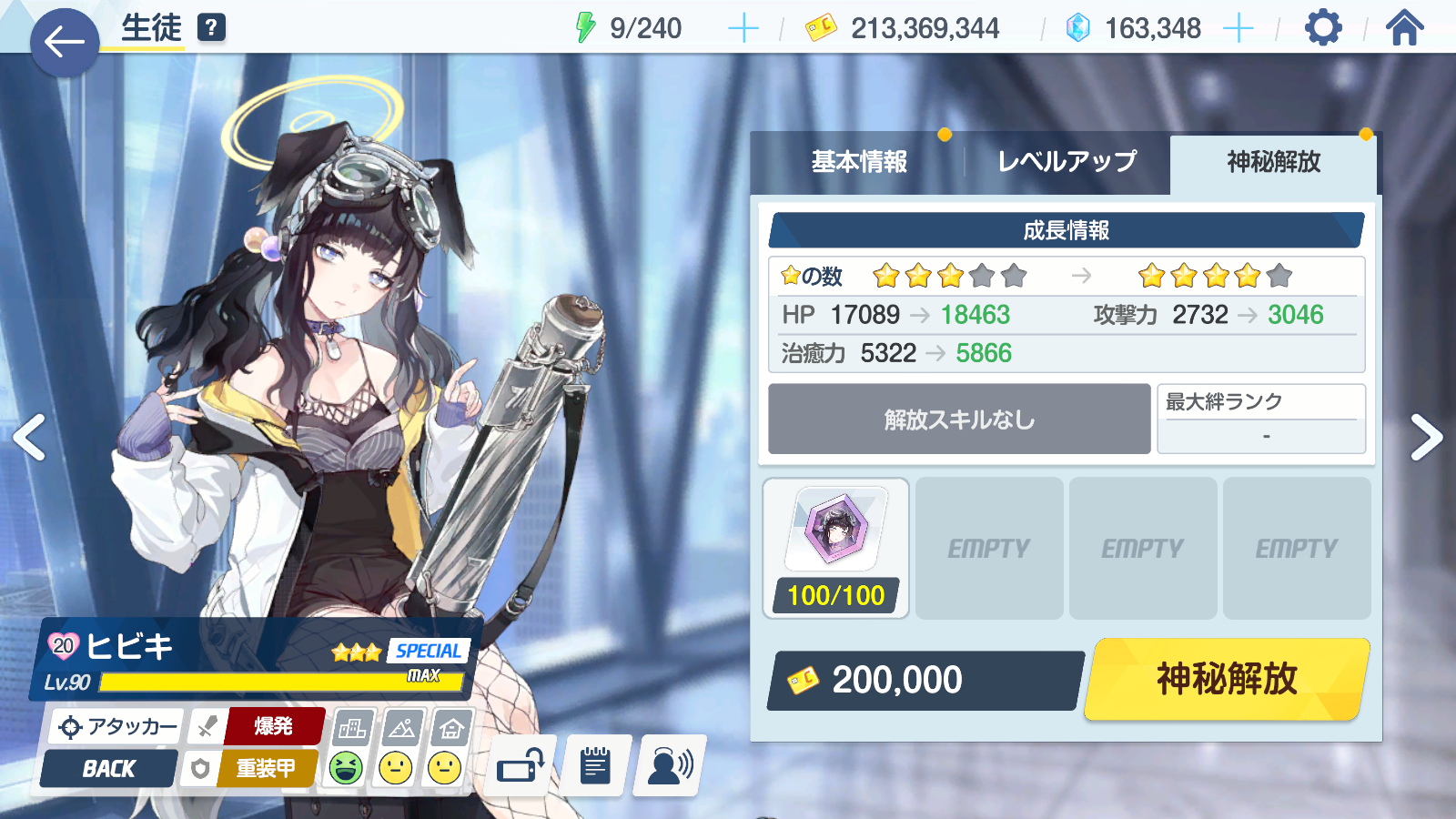Click the 最大絆ランク box
Image resolution: width=1456 pixels, height=819 pixels.
pyautogui.click(x=1261, y=420)
